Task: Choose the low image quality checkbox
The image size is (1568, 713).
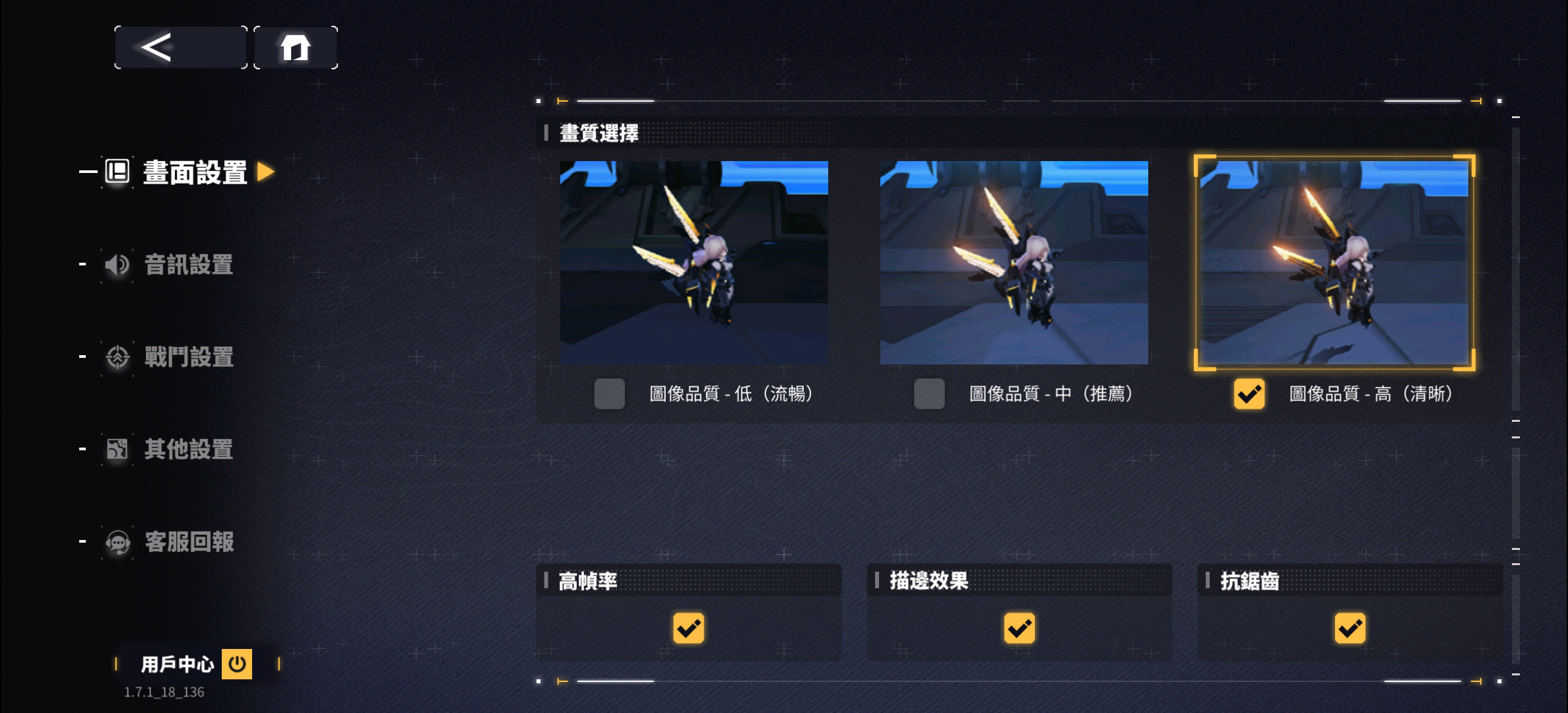Action: (609, 394)
